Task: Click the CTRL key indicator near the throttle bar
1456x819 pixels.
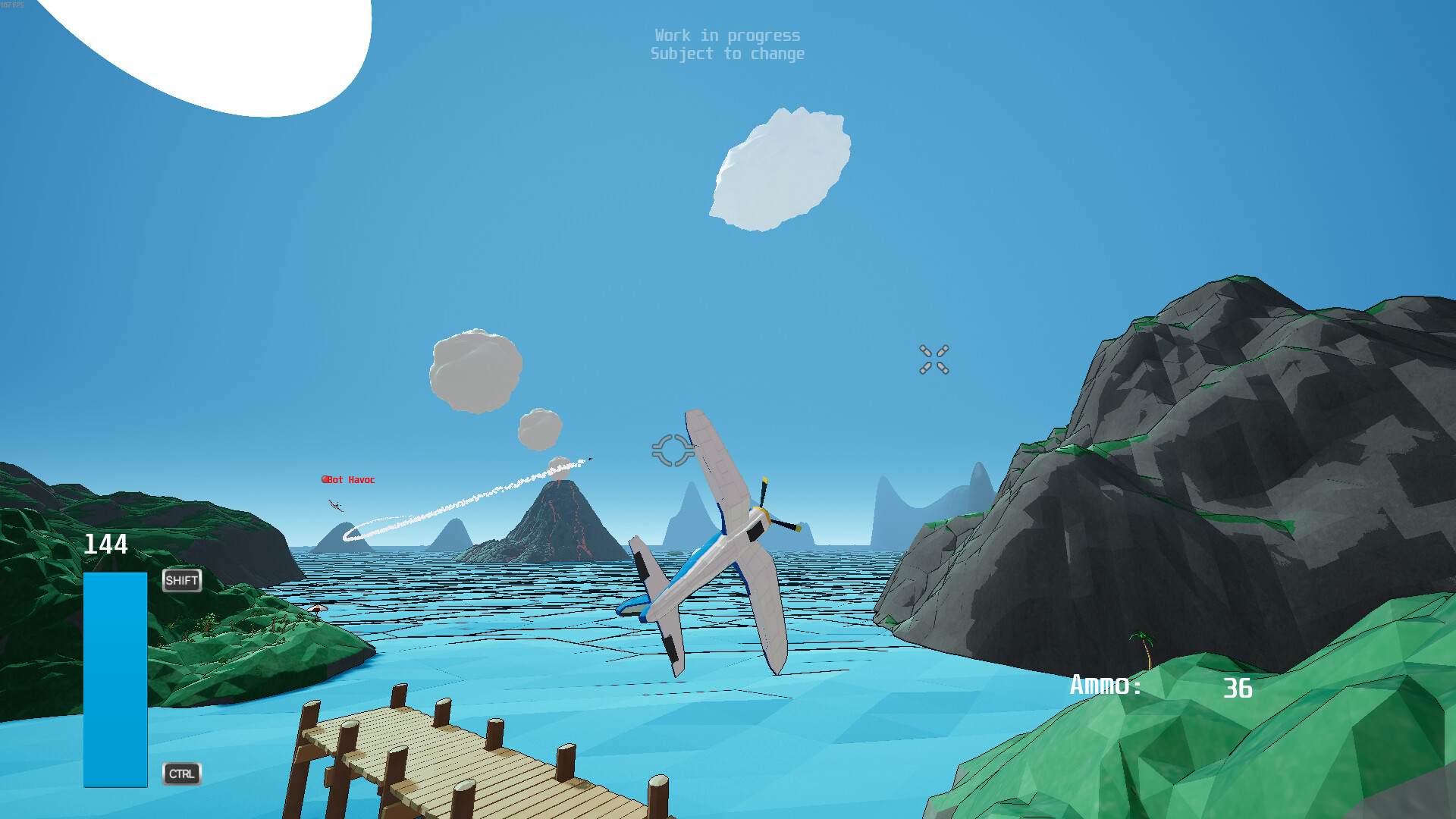Action: pyautogui.click(x=181, y=774)
